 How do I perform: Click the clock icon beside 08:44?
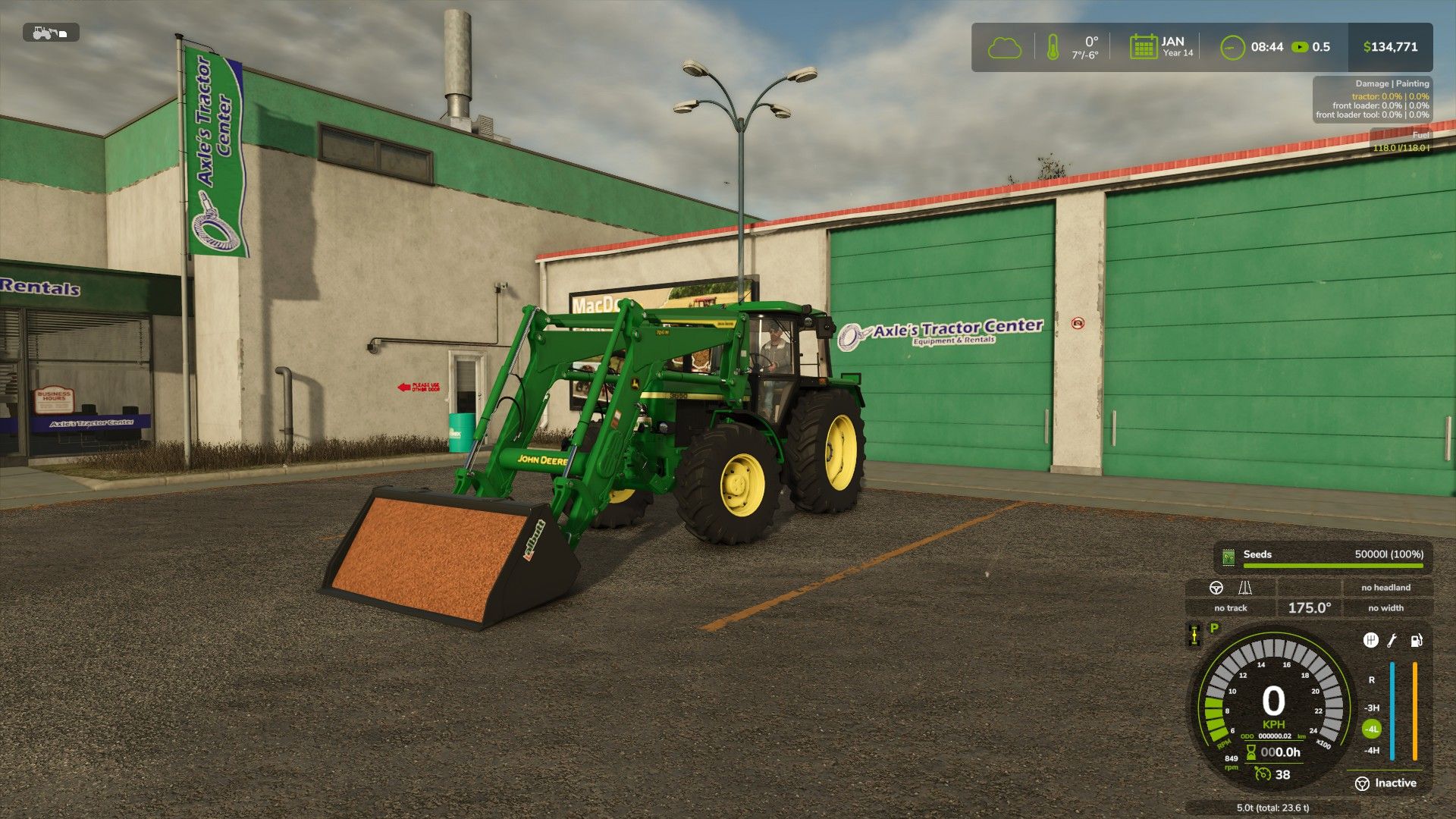point(1234,47)
